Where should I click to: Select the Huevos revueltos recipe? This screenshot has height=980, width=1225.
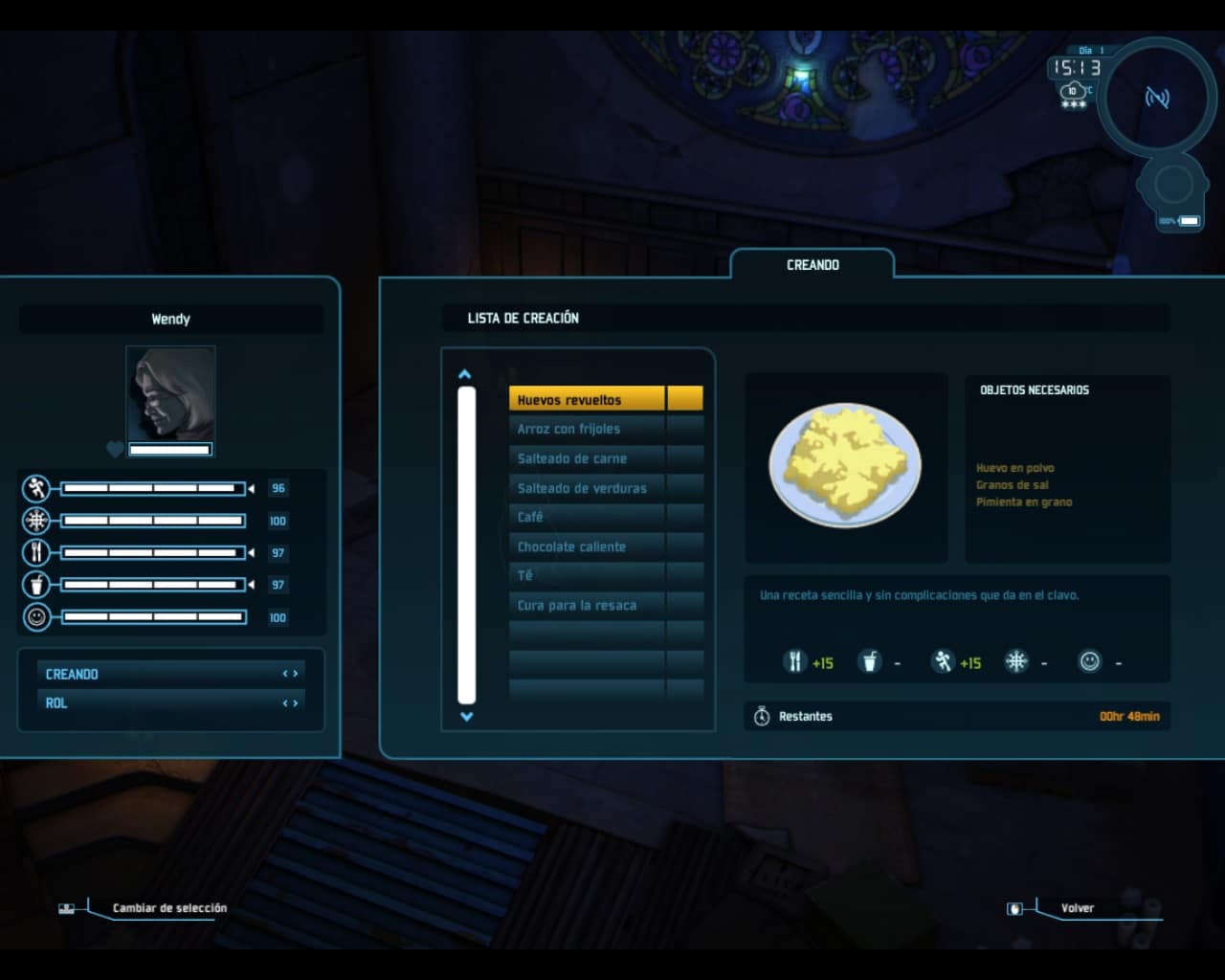coord(586,399)
